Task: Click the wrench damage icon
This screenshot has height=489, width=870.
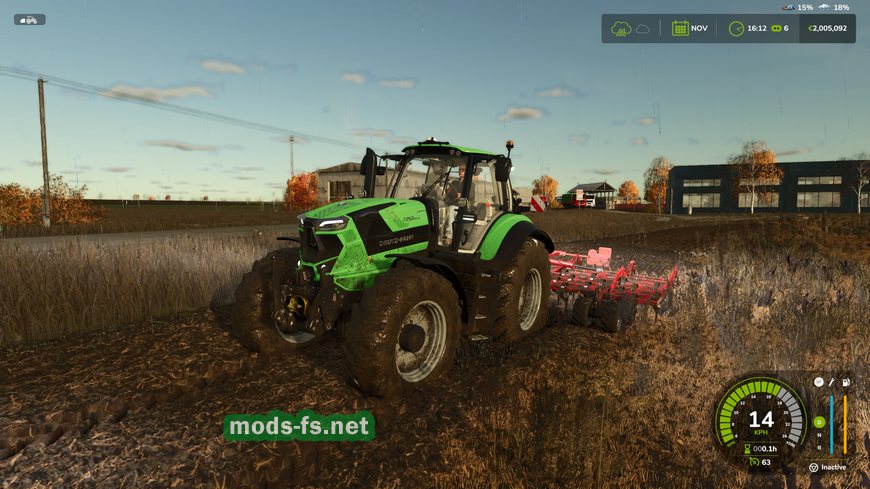Action: pyautogui.click(x=832, y=382)
